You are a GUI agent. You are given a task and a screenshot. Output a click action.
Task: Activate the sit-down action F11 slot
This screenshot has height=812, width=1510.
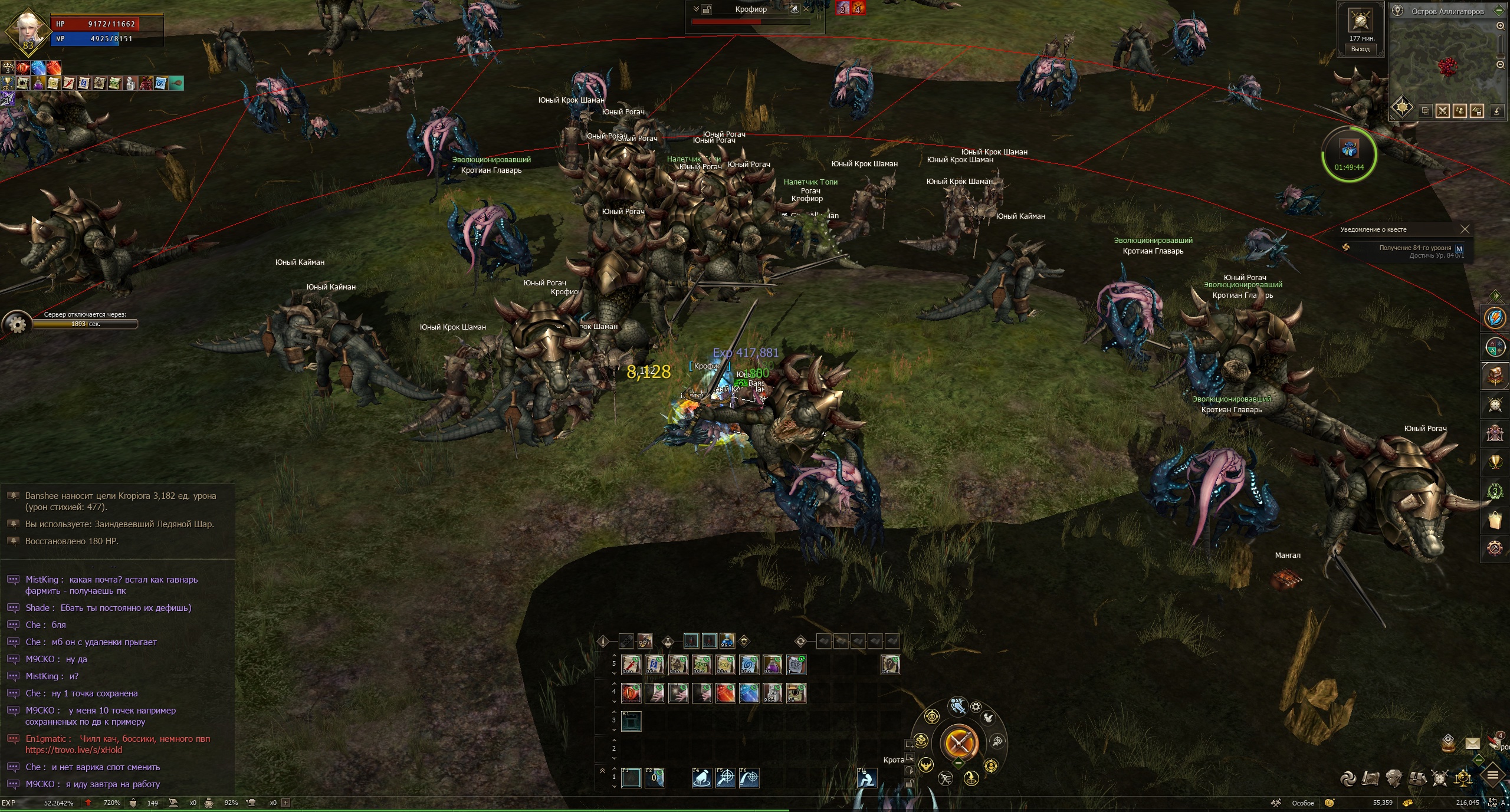click(x=866, y=778)
